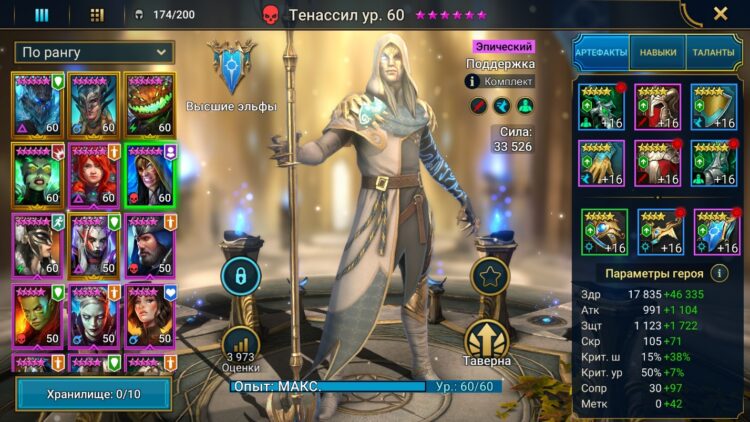Toggle the padlock lock button
The image size is (750, 422).
tap(240, 275)
